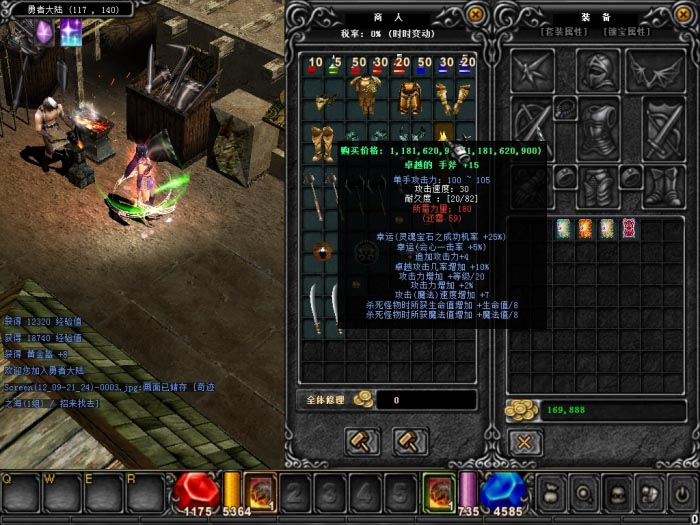Close the merchant shop panel
Image resolution: width=700 pixels, height=525 pixels.
(476, 14)
